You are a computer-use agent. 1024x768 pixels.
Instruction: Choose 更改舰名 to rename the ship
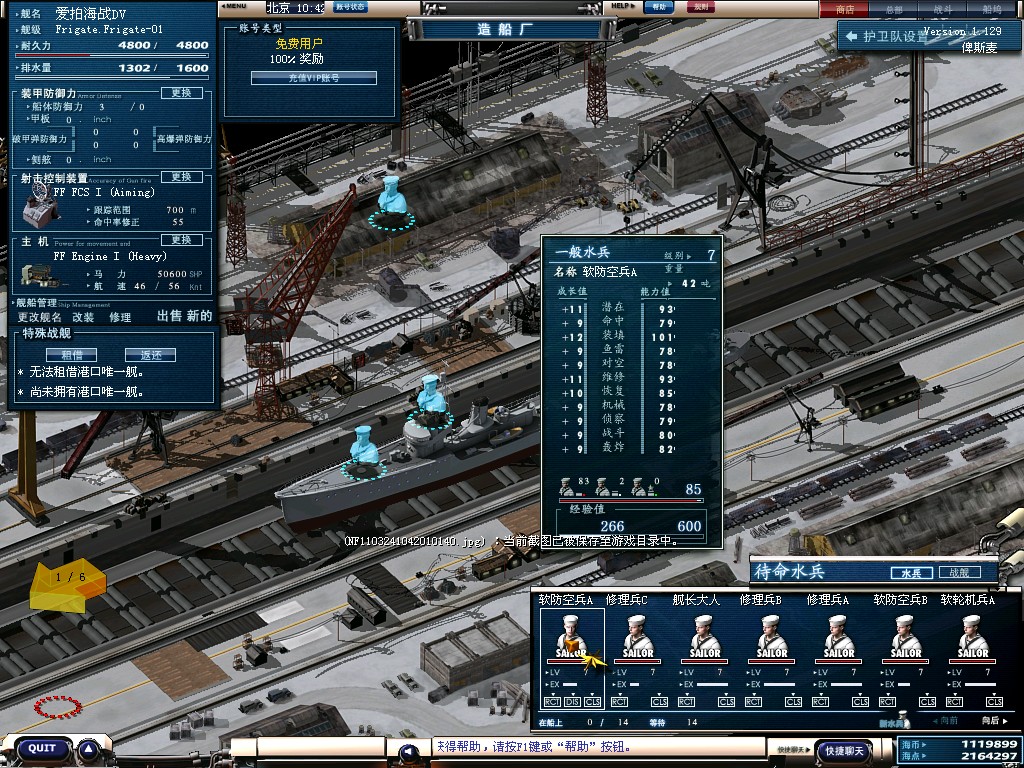(x=40, y=317)
